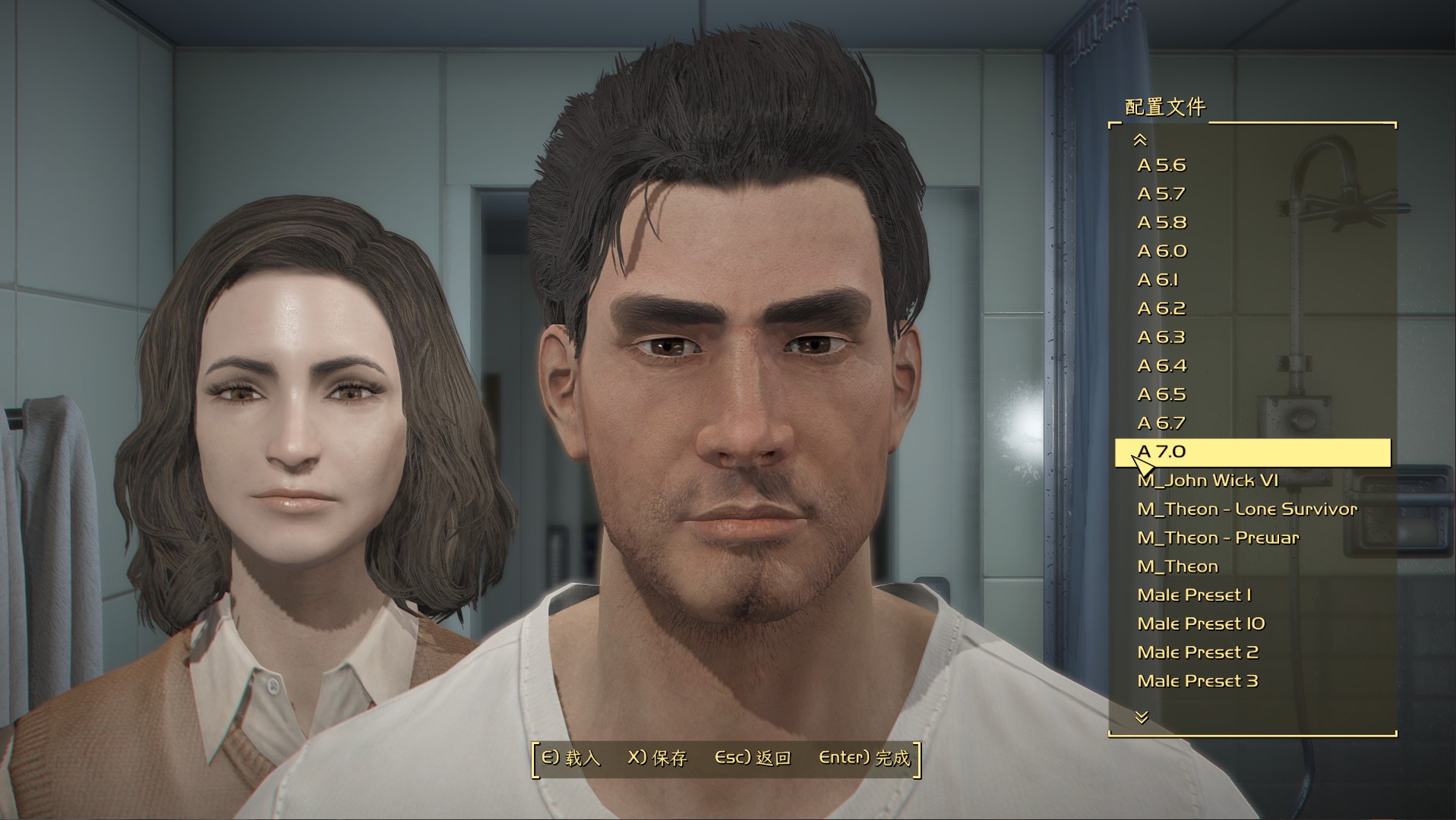The image size is (1456, 820).
Task: Choose preset A 5.7 from the list
Action: [1161, 194]
